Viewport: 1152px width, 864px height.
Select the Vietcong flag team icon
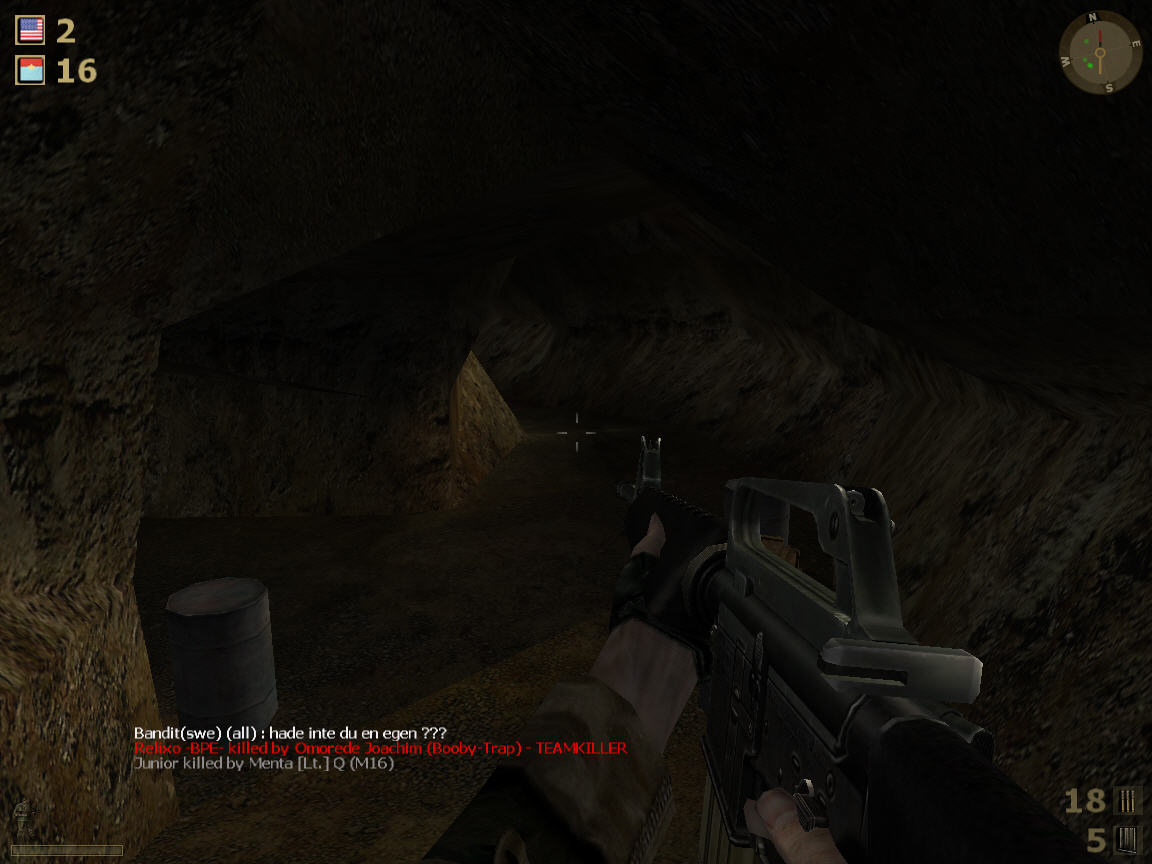(x=31, y=70)
